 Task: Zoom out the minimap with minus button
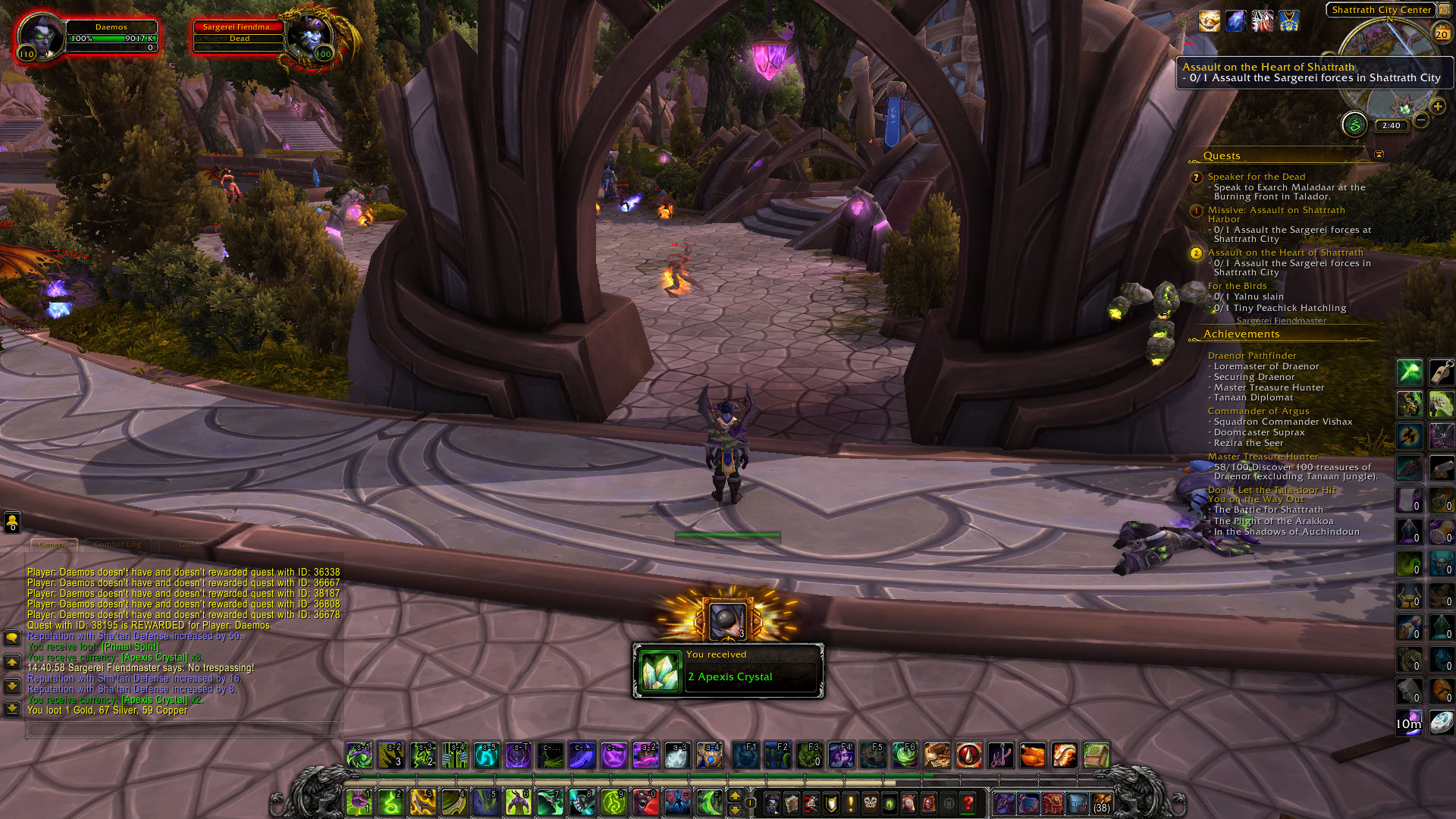click(x=1421, y=121)
